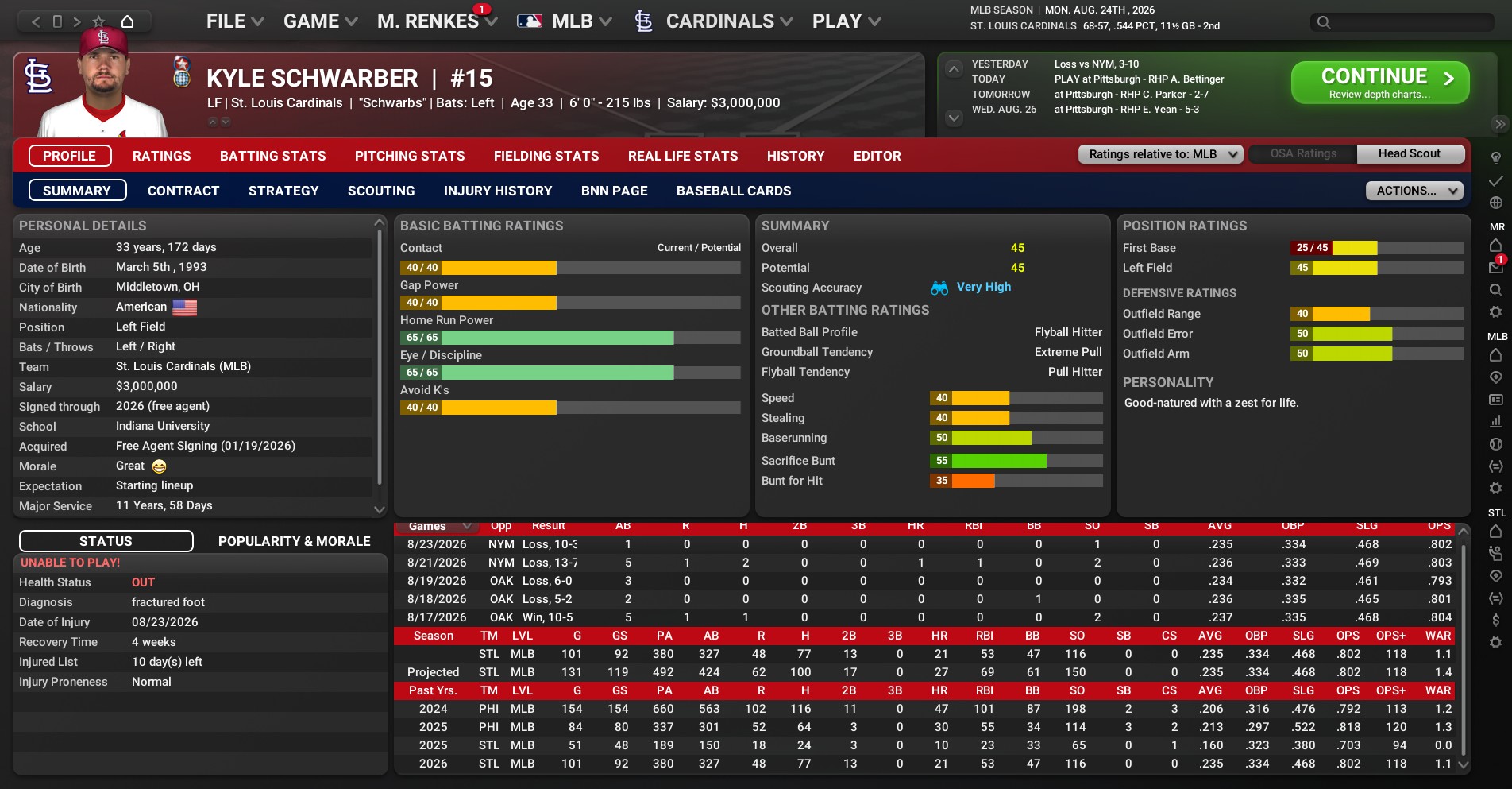Open the Actions dropdown
Viewport: 1512px width, 789px height.
click(x=1414, y=191)
